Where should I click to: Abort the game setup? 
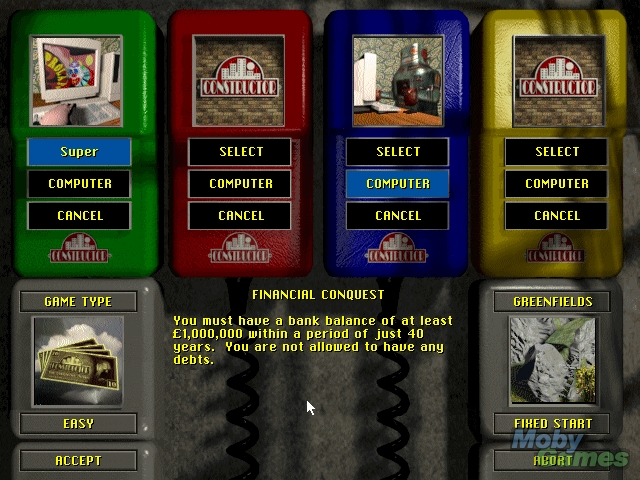pyautogui.click(x=553, y=461)
